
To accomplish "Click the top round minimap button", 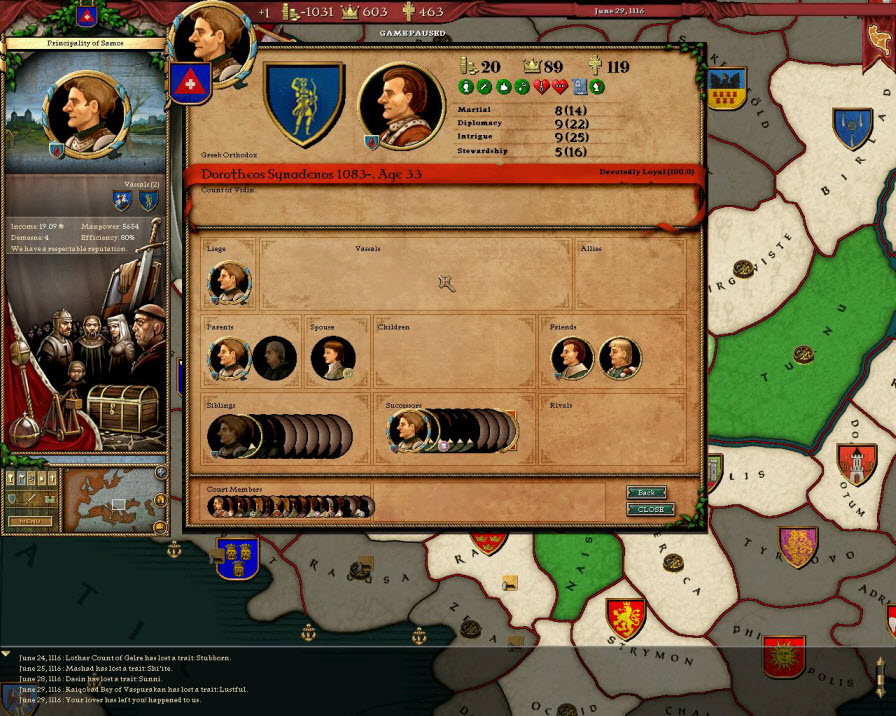I will [x=161, y=472].
